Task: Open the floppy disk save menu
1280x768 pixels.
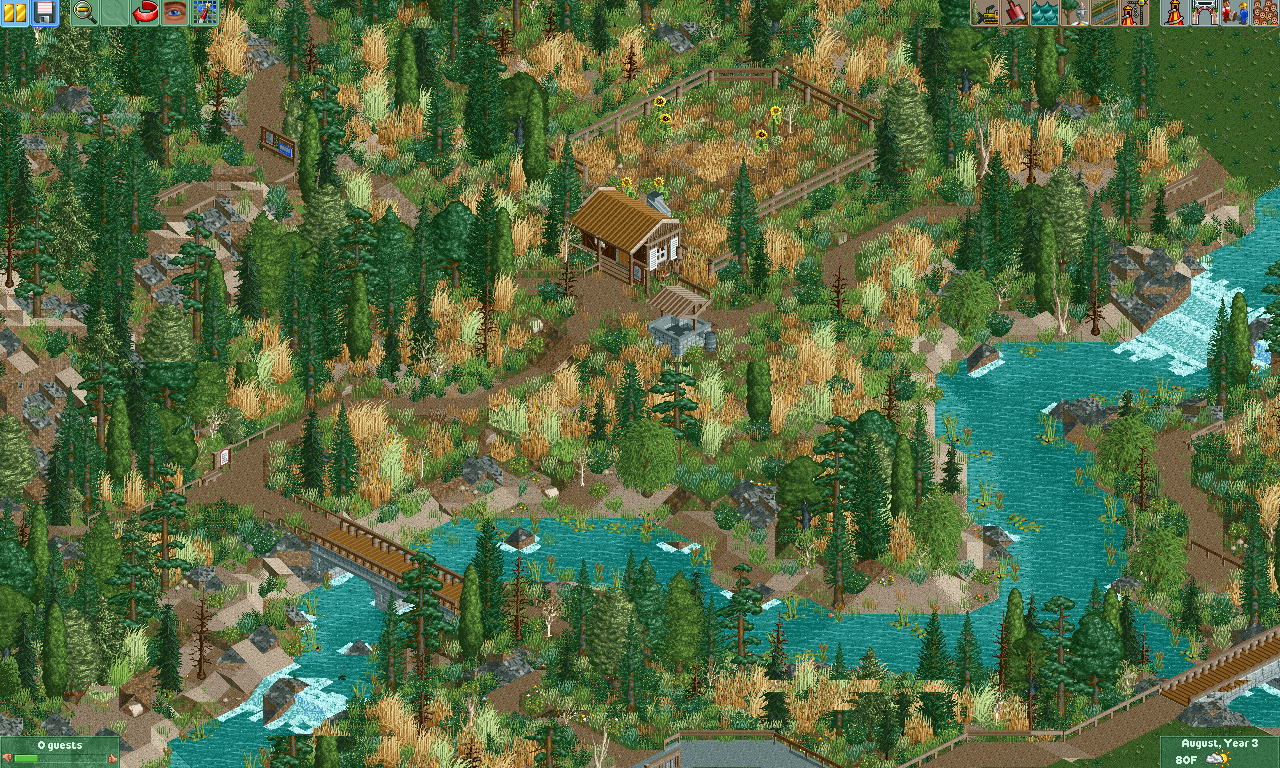Action: [x=44, y=13]
